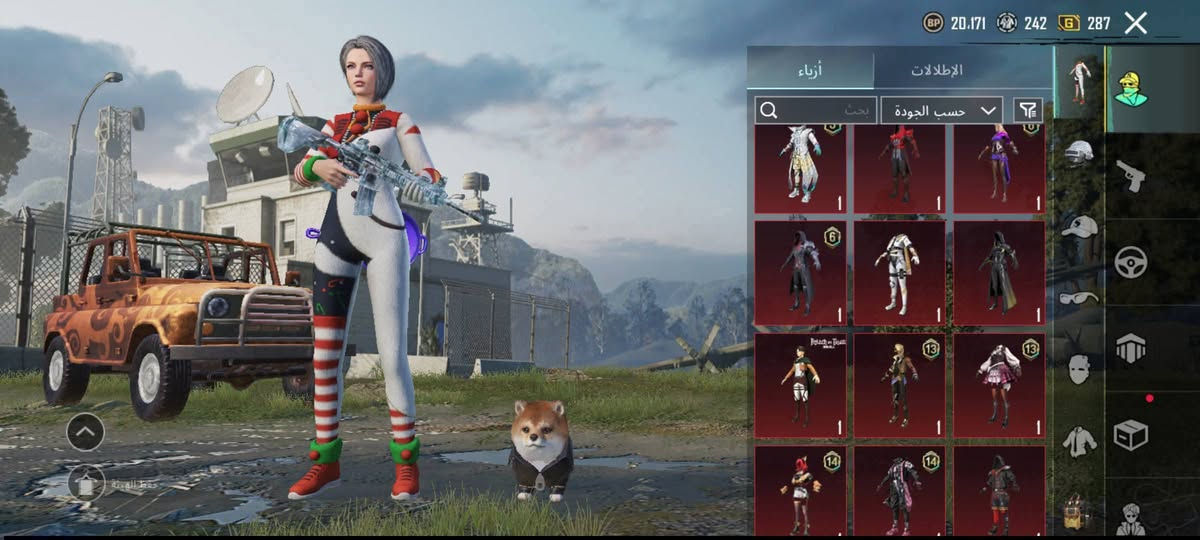Switch to the أزياء outfits tab
This screenshot has width=1200, height=540.
[811, 70]
